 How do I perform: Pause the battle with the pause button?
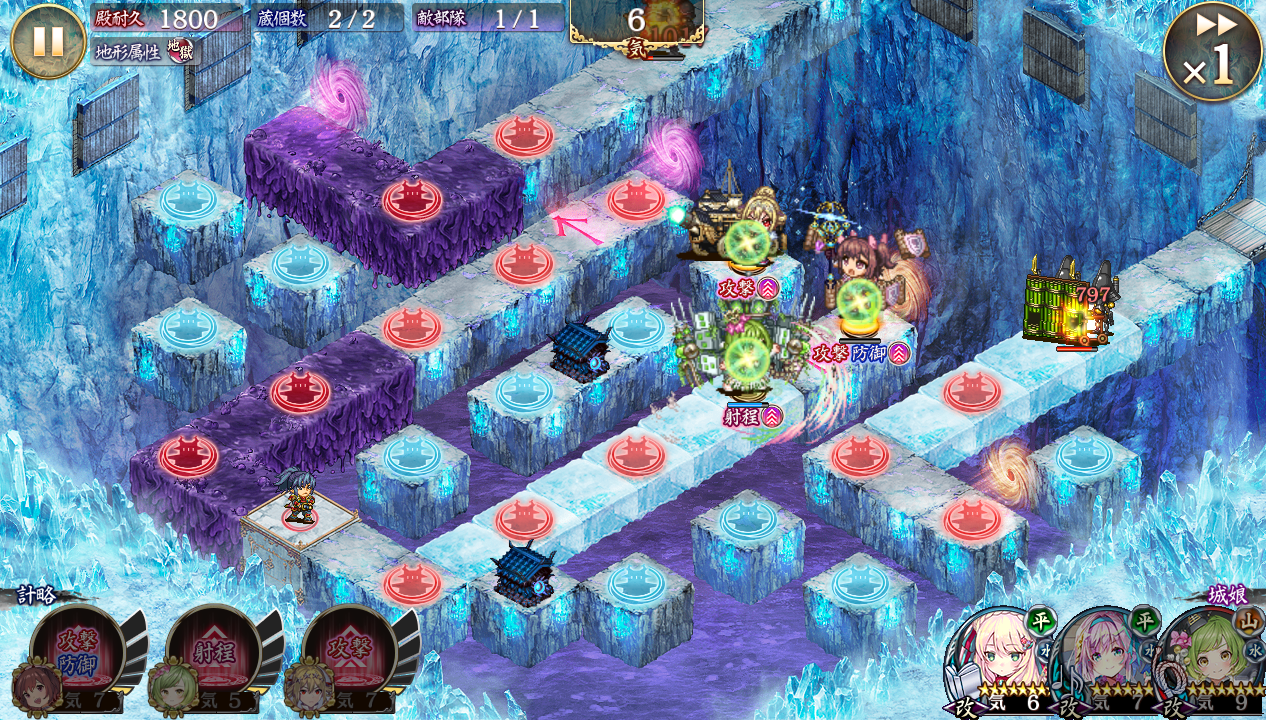pos(47,41)
